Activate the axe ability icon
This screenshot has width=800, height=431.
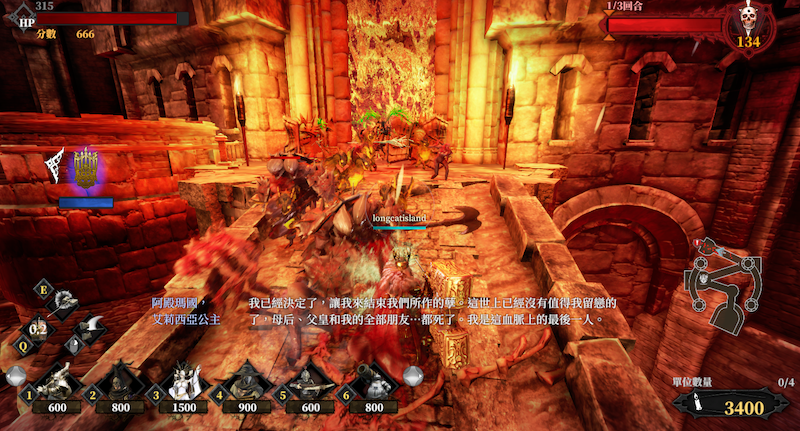point(93,325)
